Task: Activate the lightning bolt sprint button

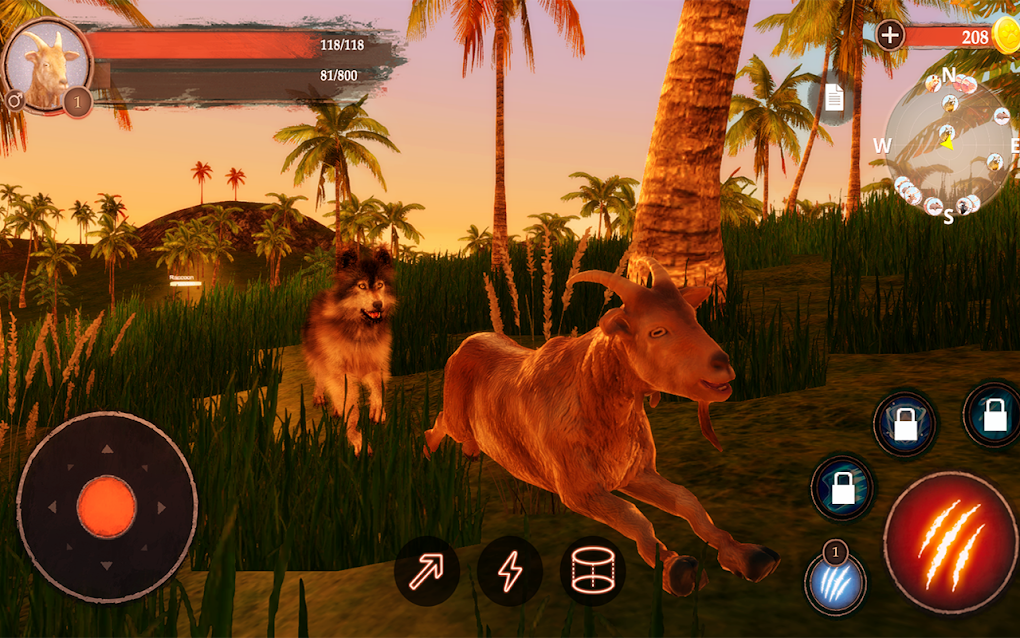Action: point(510,571)
